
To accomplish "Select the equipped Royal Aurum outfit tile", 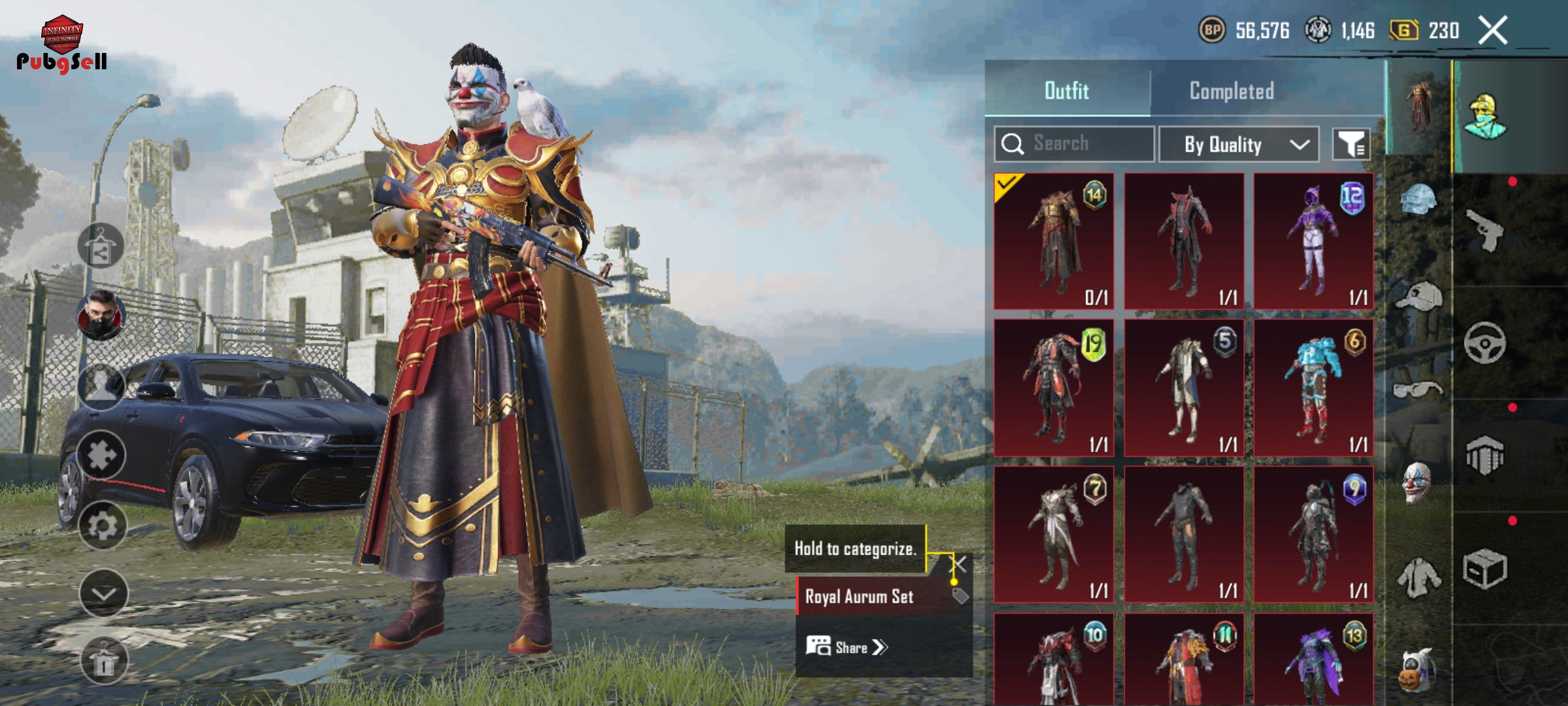I will [1054, 241].
